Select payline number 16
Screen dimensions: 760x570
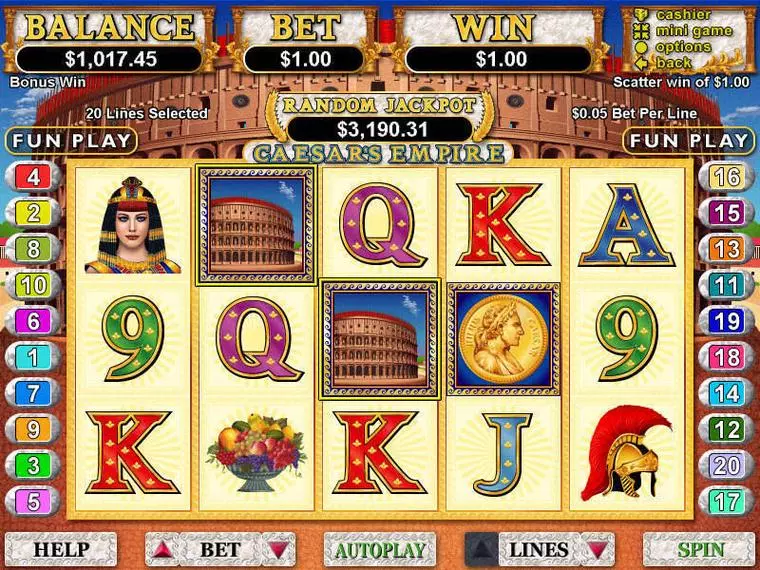[x=727, y=177]
